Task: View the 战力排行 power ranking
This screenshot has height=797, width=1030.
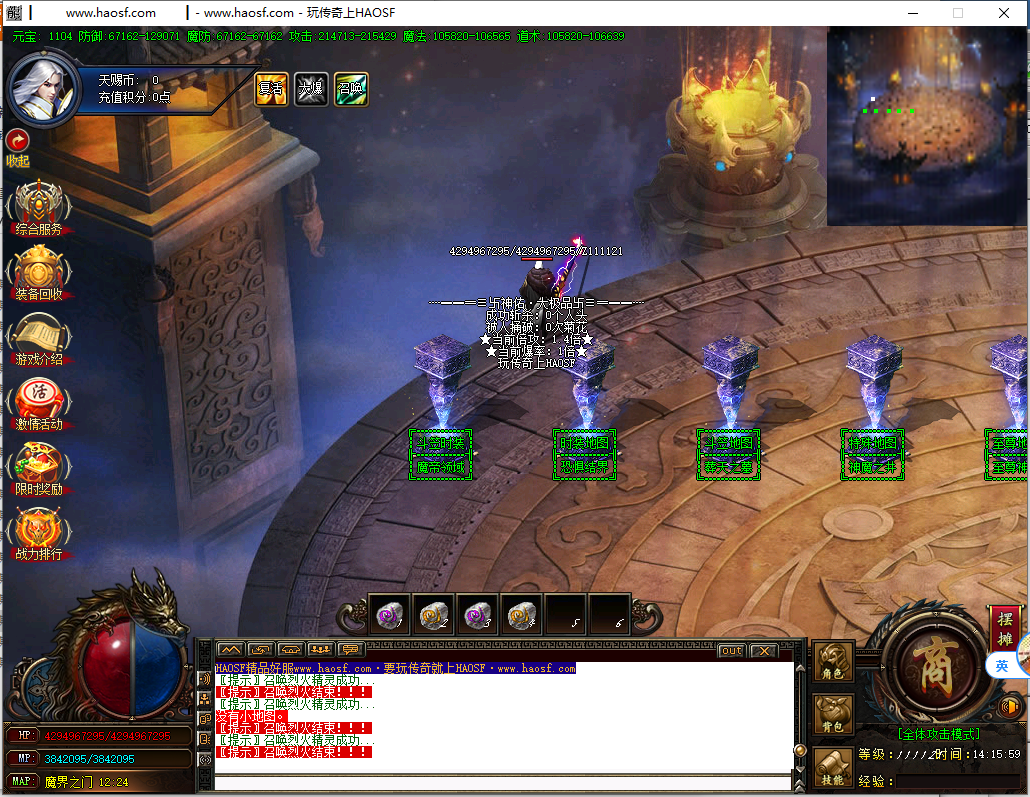Action: [38, 532]
